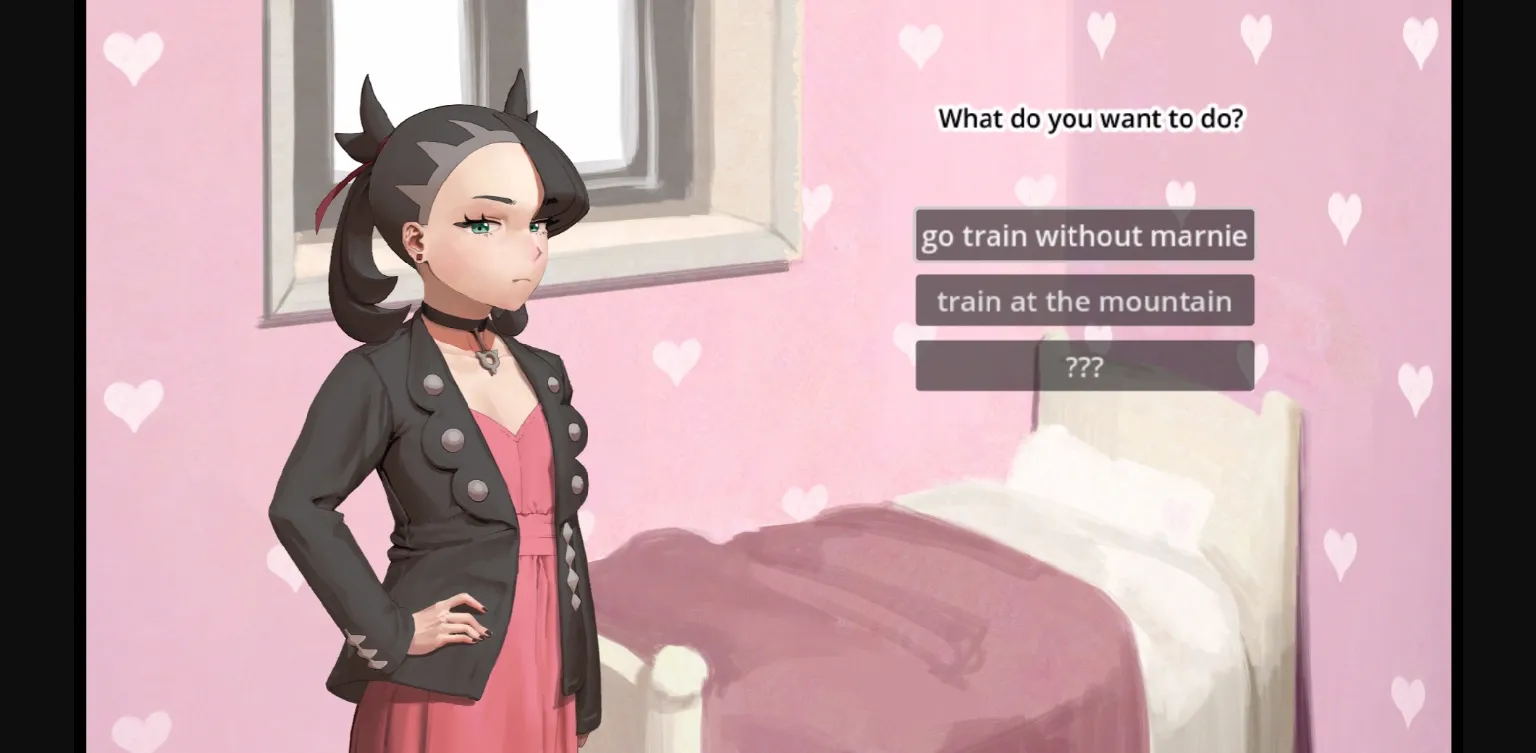Click the pendant on Marnie's choker
This screenshot has height=753, width=1536.
coord(490,362)
